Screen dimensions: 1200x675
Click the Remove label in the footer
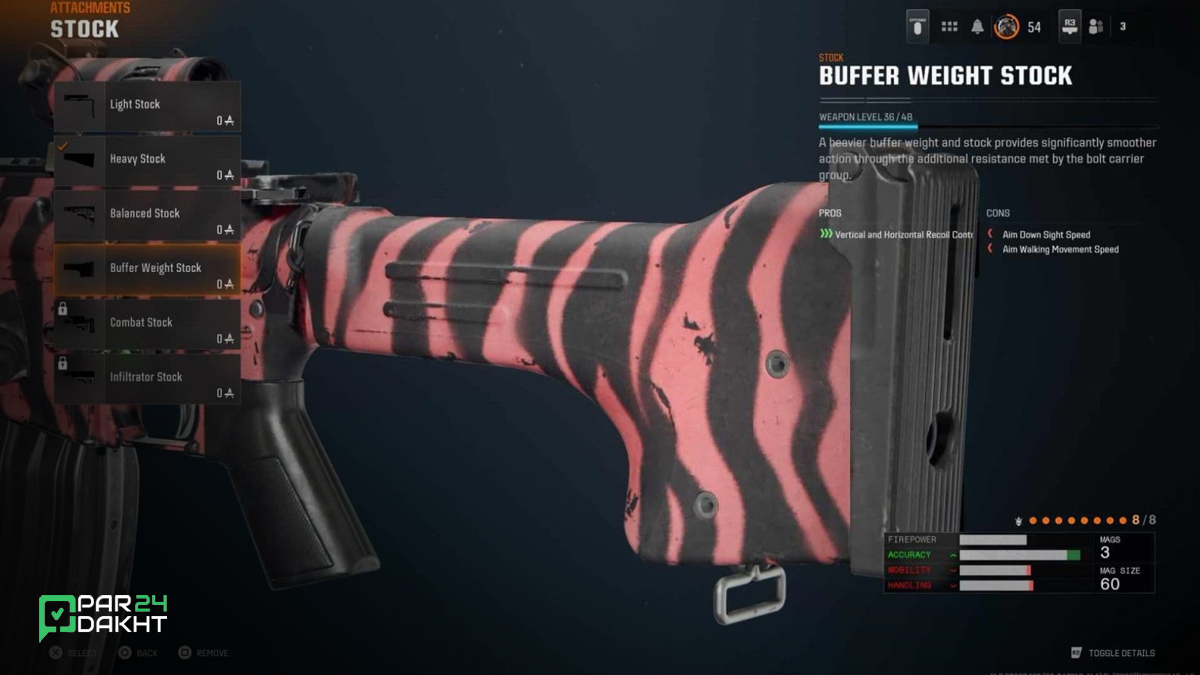point(211,653)
